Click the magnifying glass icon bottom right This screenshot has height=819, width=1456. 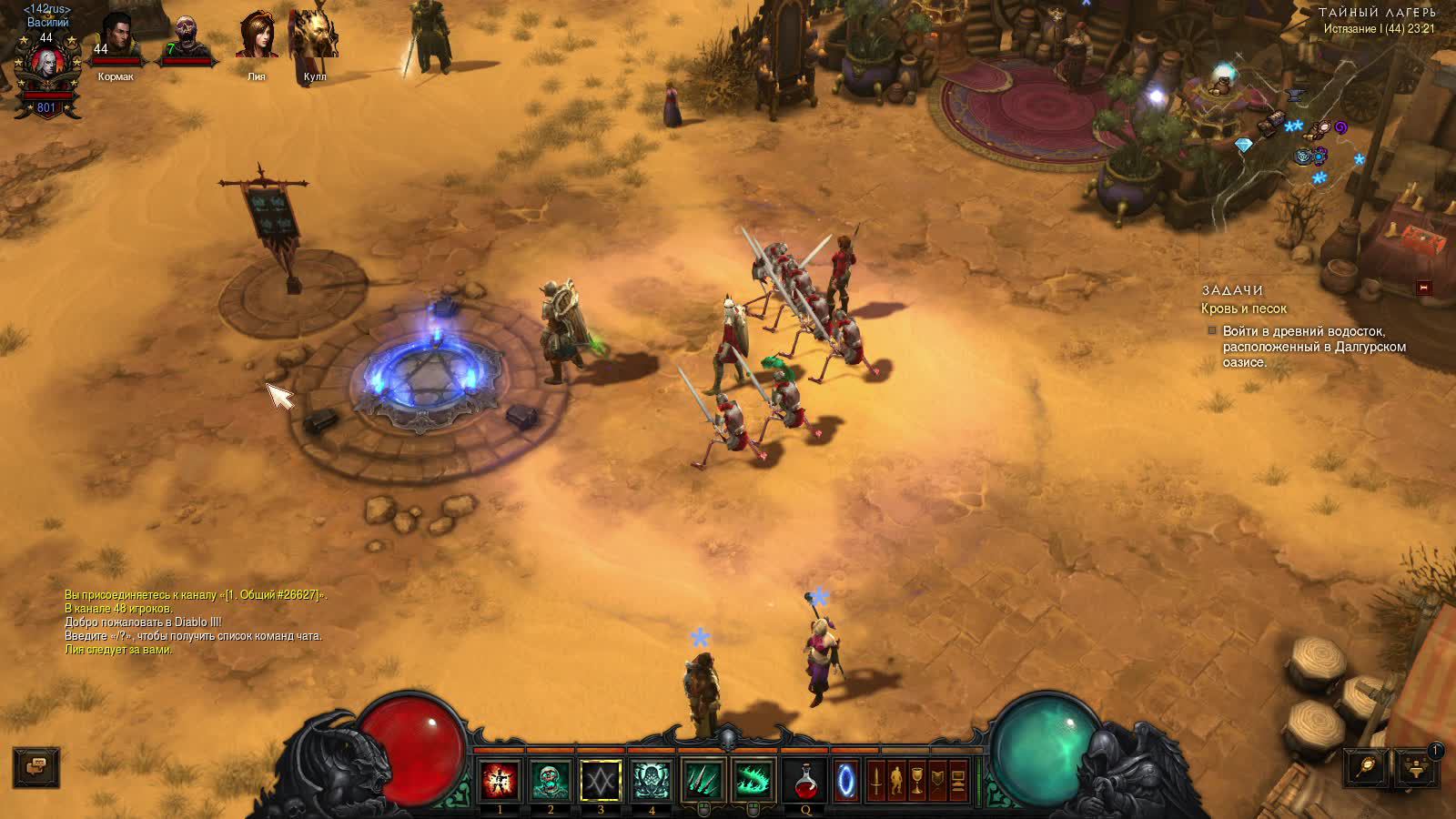click(1366, 767)
